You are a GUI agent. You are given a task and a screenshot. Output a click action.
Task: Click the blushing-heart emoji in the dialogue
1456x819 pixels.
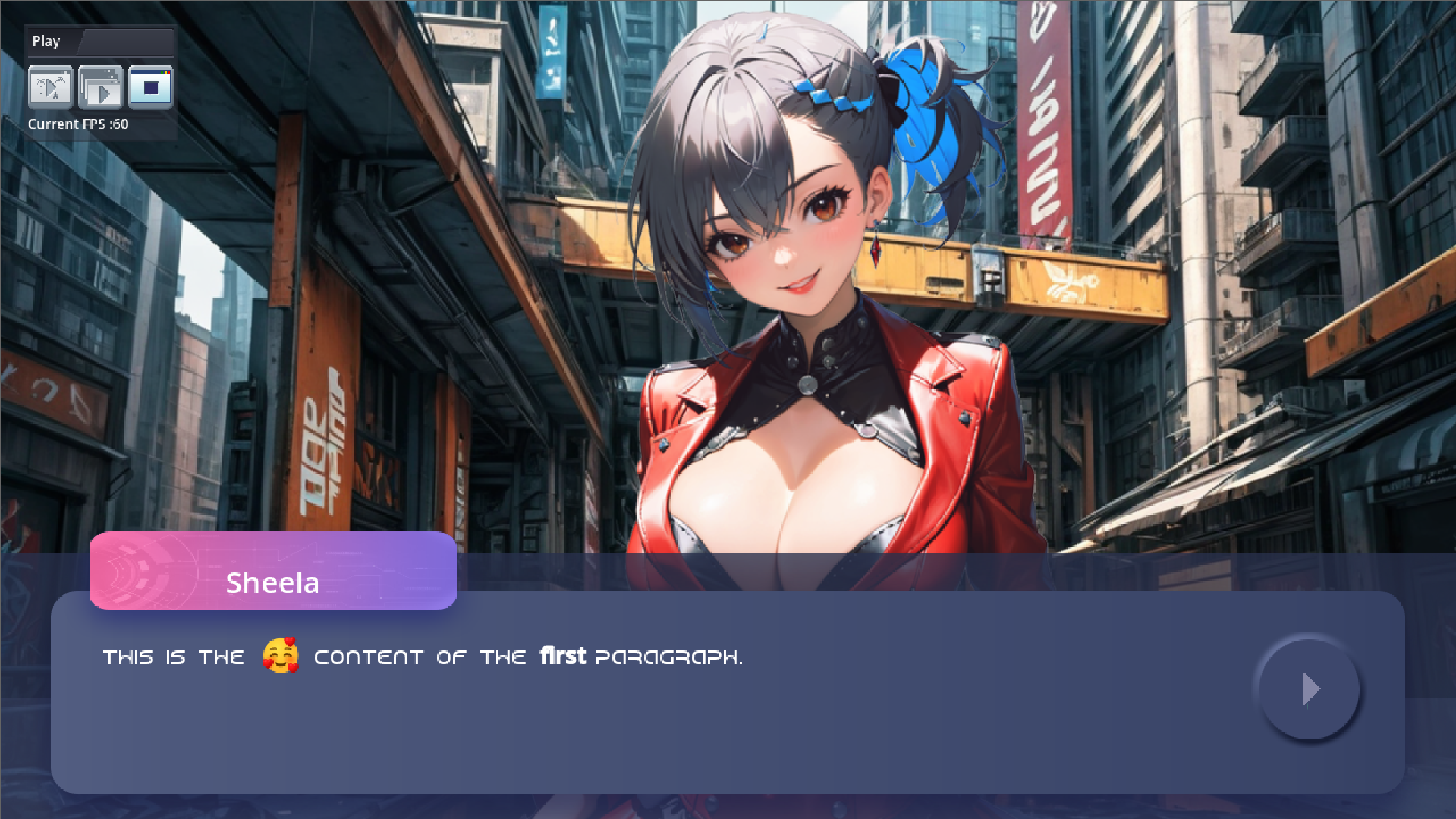click(x=279, y=656)
